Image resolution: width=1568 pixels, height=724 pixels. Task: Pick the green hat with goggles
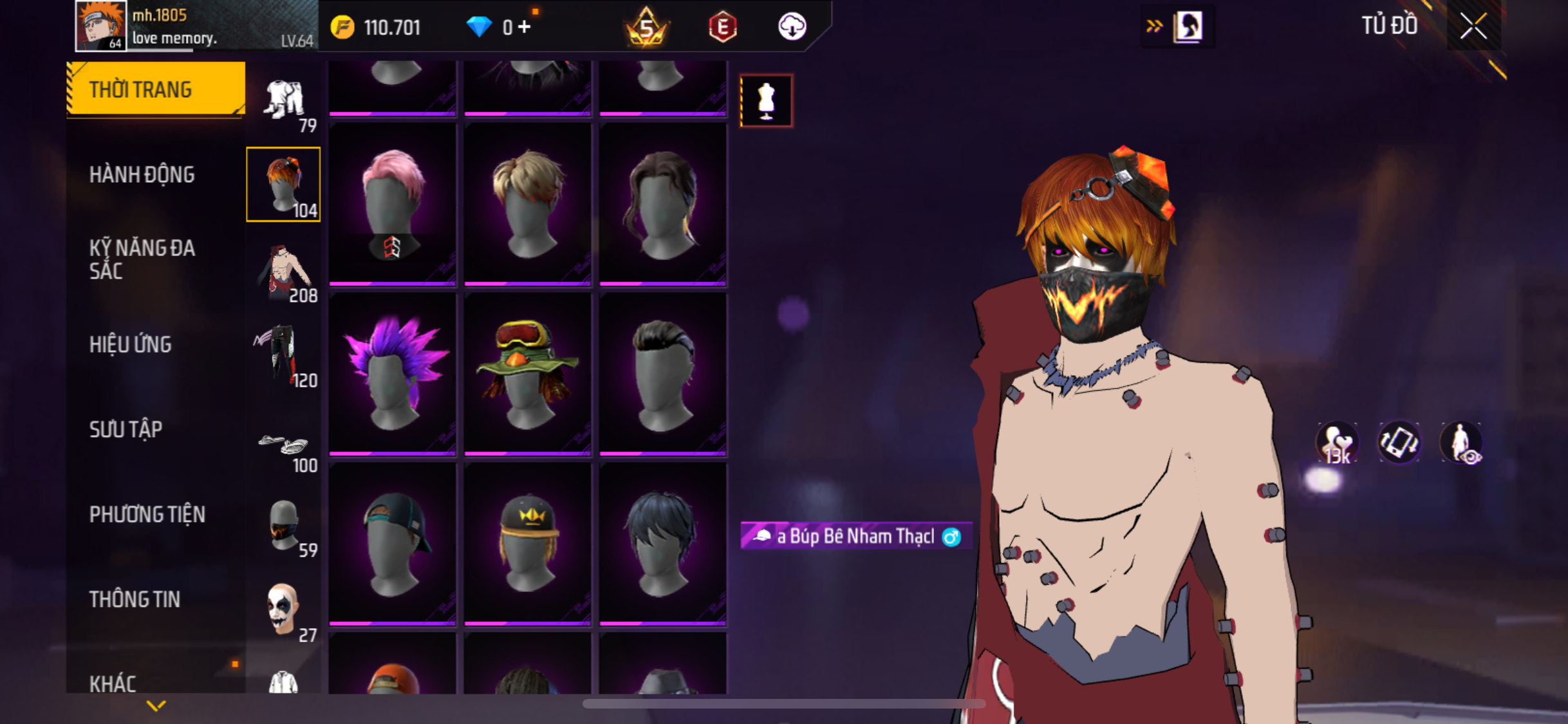coord(527,374)
